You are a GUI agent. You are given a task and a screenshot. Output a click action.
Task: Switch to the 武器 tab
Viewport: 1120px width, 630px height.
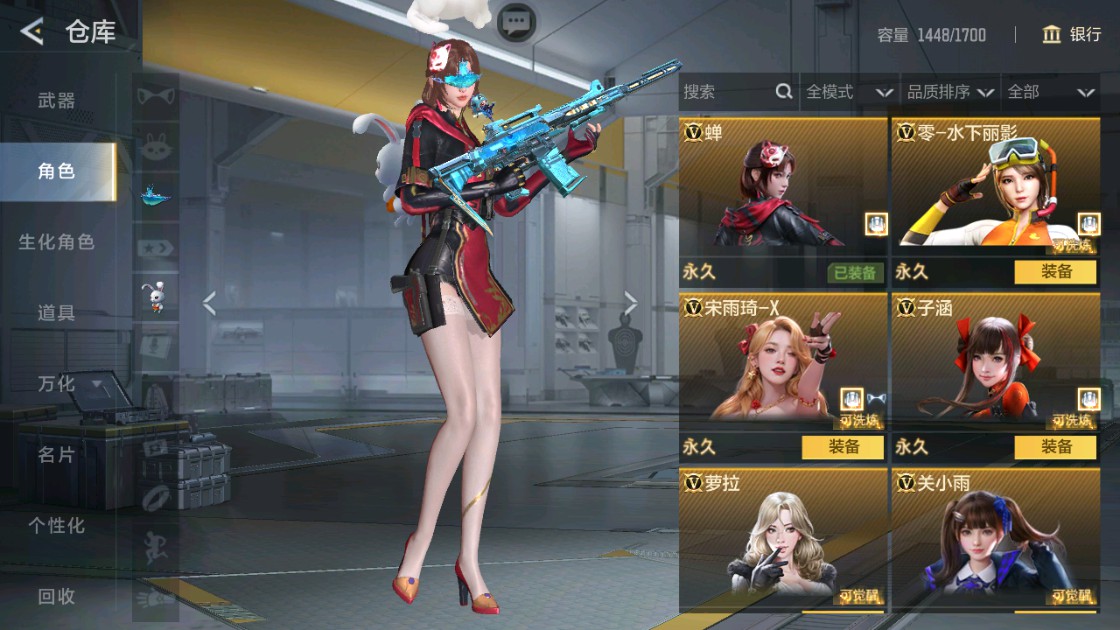[56, 100]
